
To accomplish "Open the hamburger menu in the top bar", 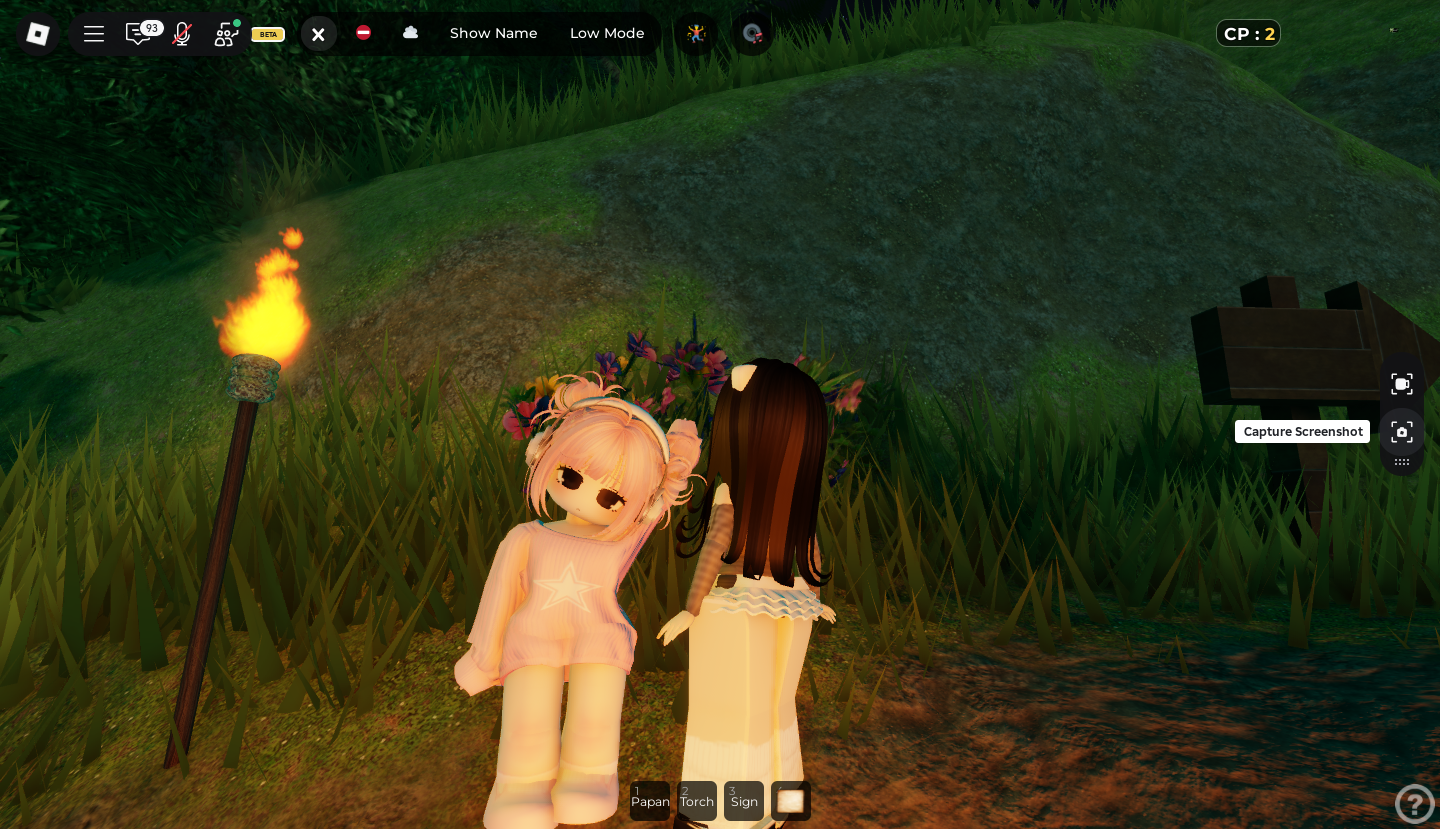I will tap(94, 34).
